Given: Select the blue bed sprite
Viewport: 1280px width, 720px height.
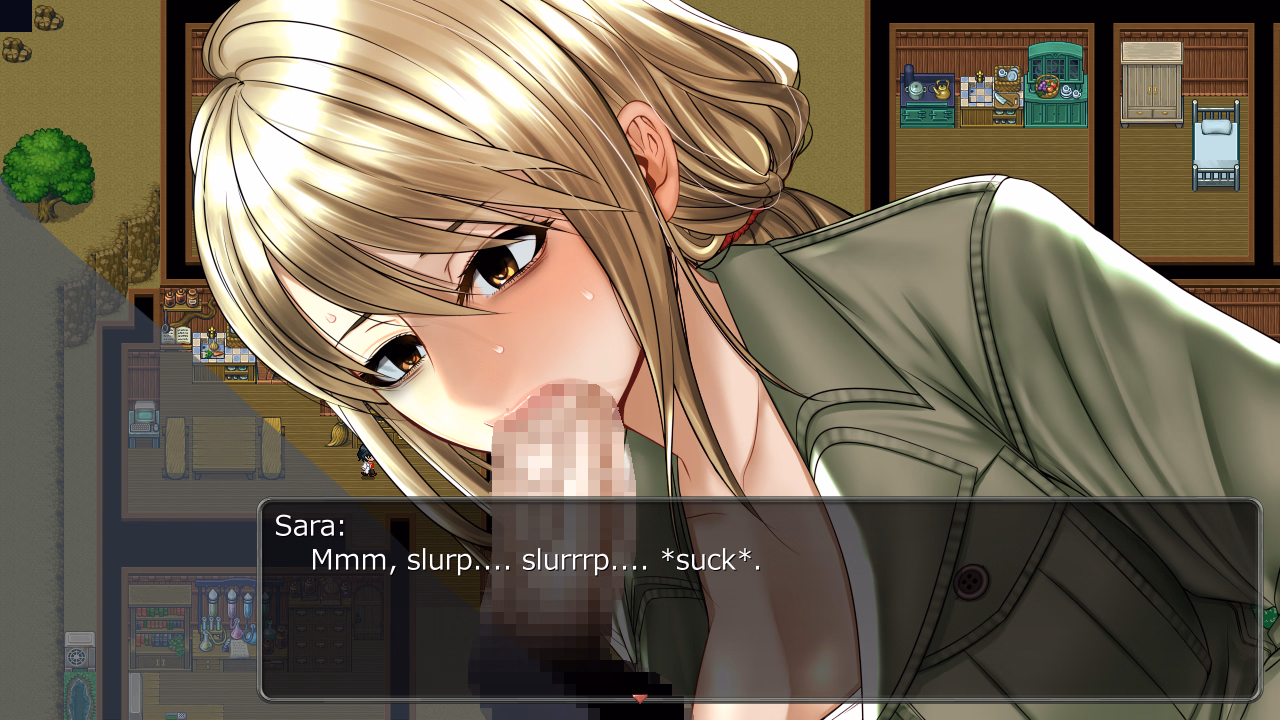Looking at the screenshot, I should point(1216,145).
